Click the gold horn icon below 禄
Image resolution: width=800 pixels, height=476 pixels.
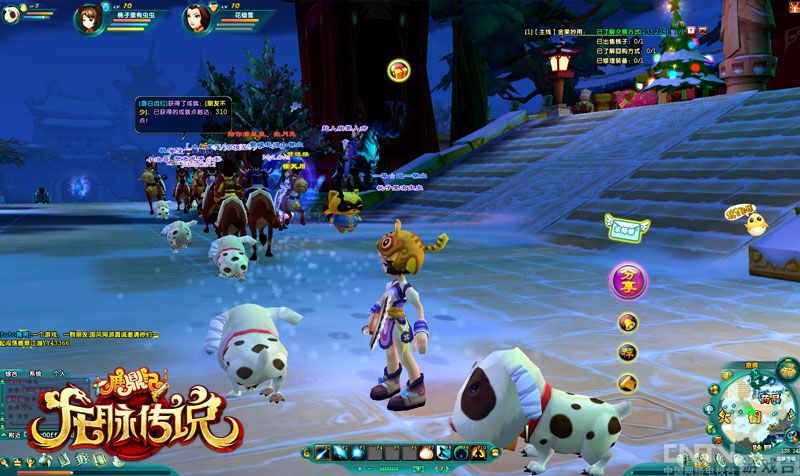(x=627, y=382)
